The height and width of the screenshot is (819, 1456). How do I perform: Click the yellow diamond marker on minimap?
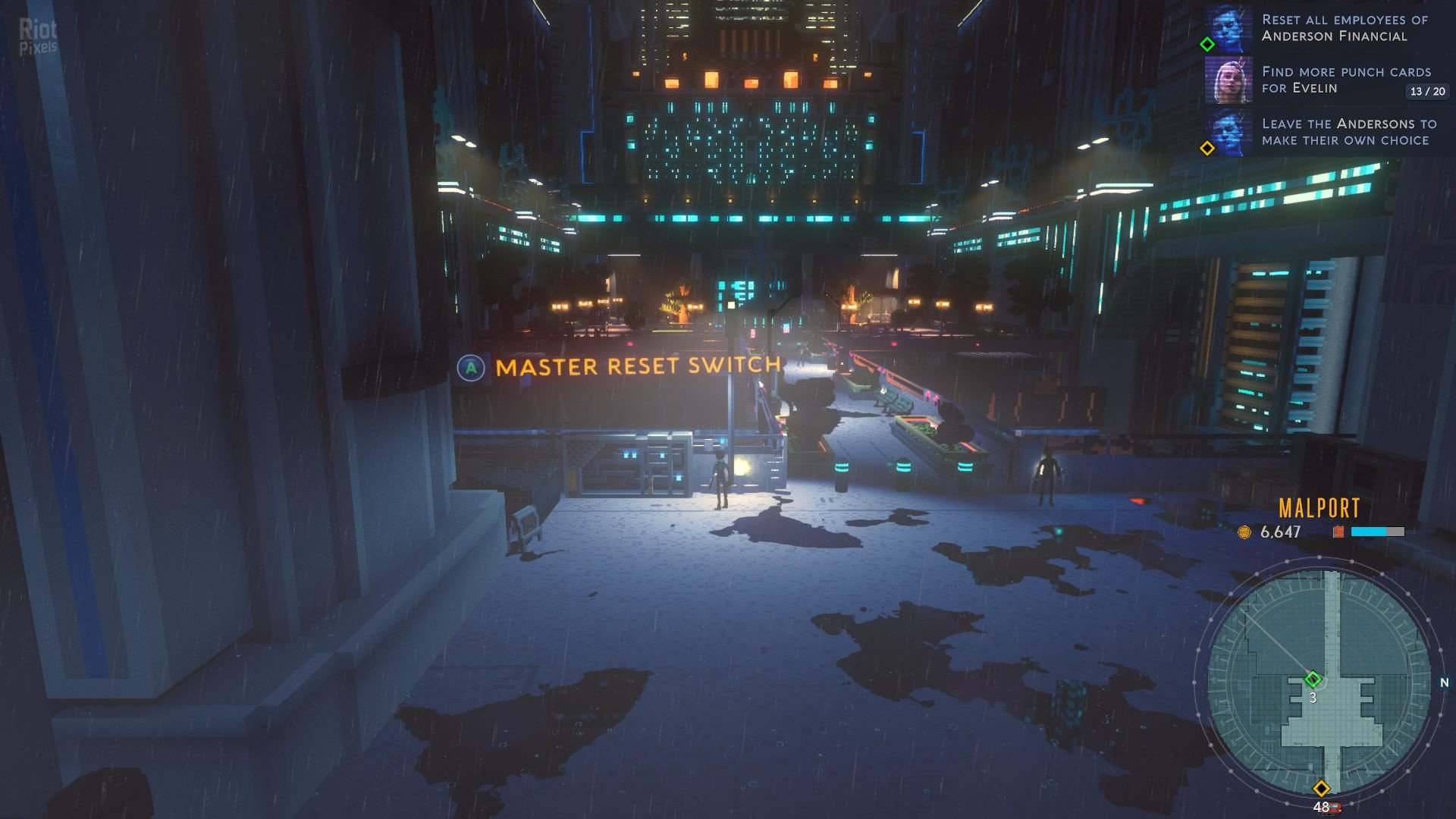[x=1321, y=789]
